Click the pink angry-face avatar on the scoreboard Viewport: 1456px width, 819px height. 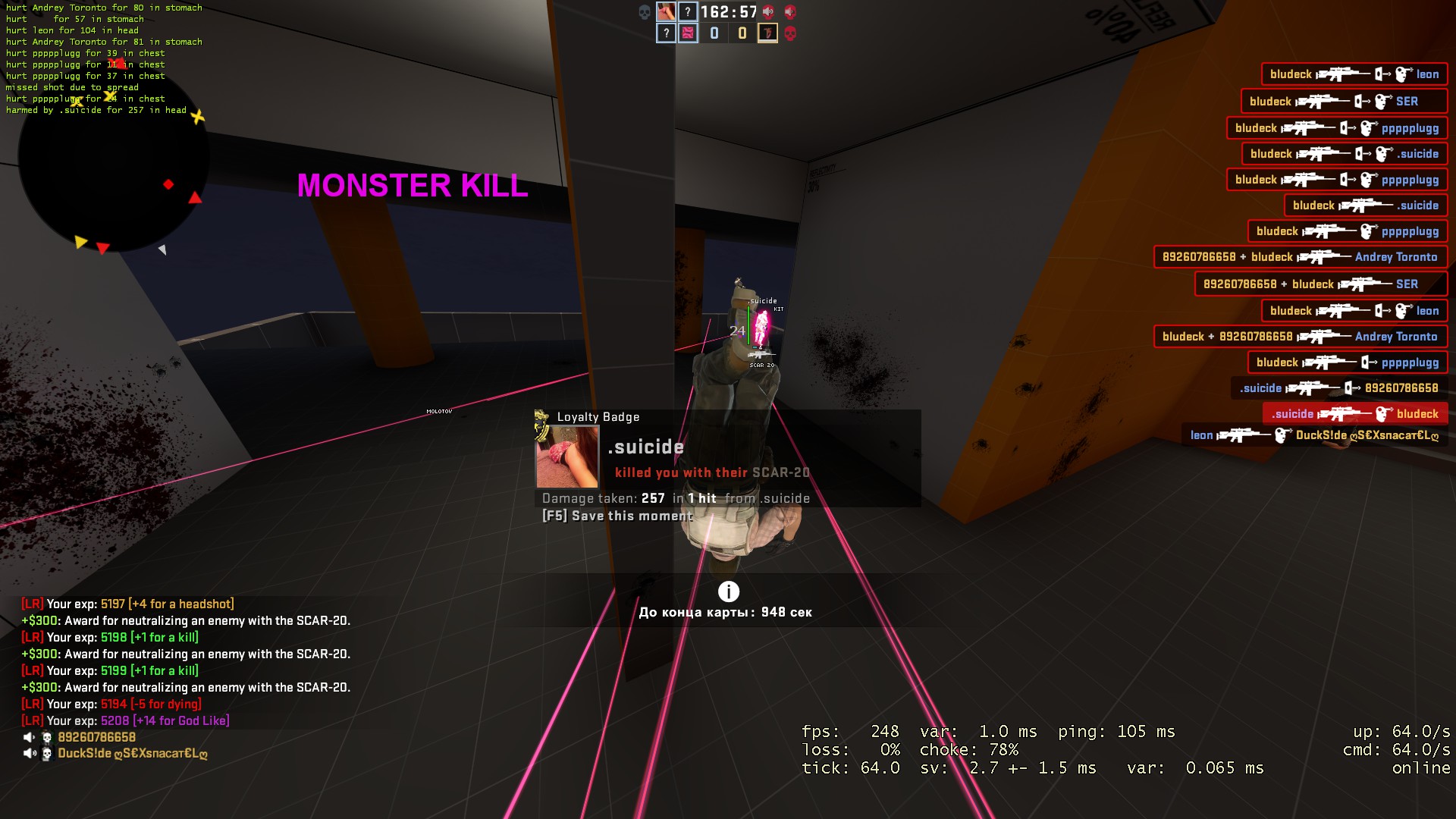point(689,33)
